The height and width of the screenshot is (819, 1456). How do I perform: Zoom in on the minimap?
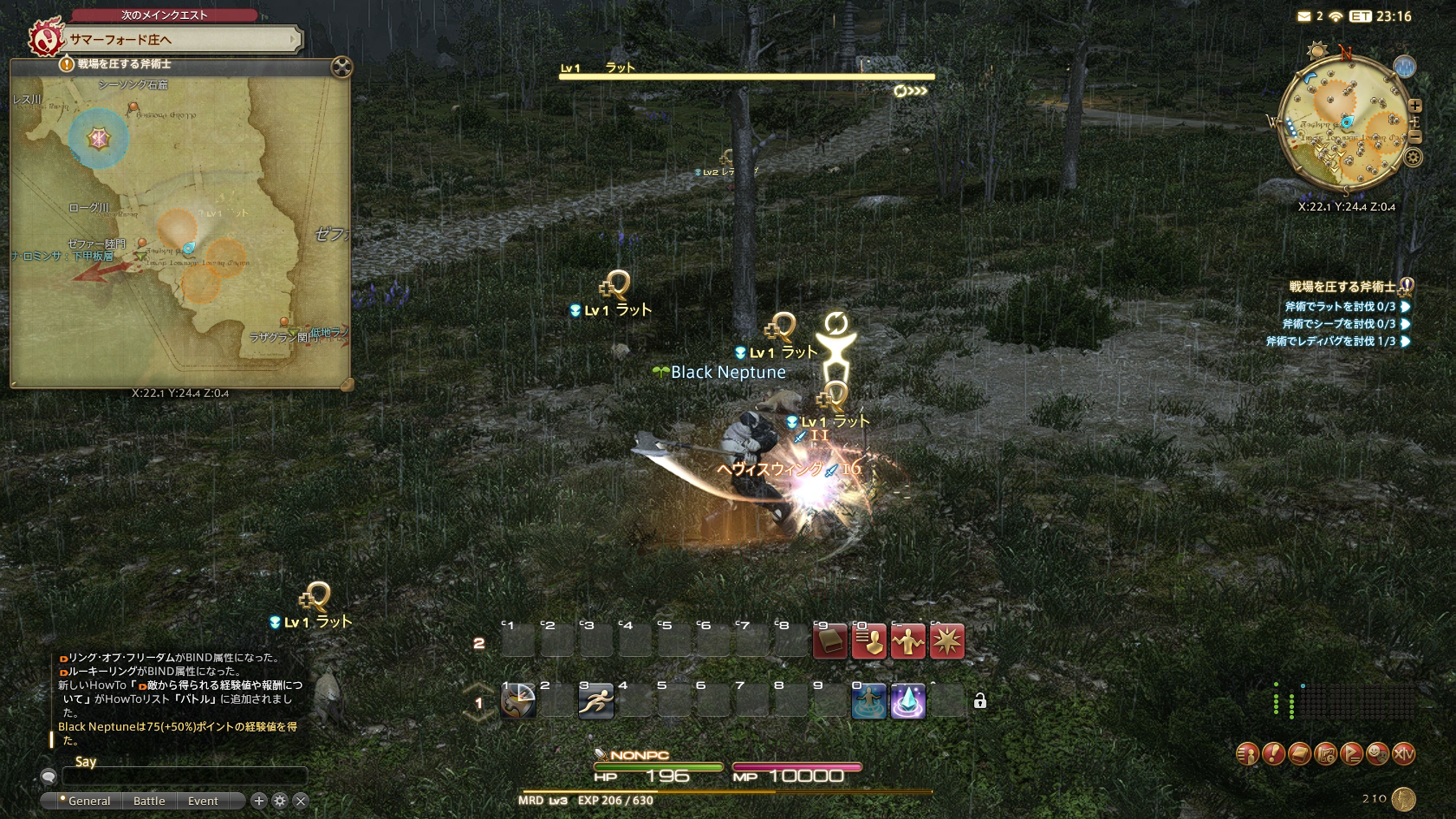tap(1414, 106)
